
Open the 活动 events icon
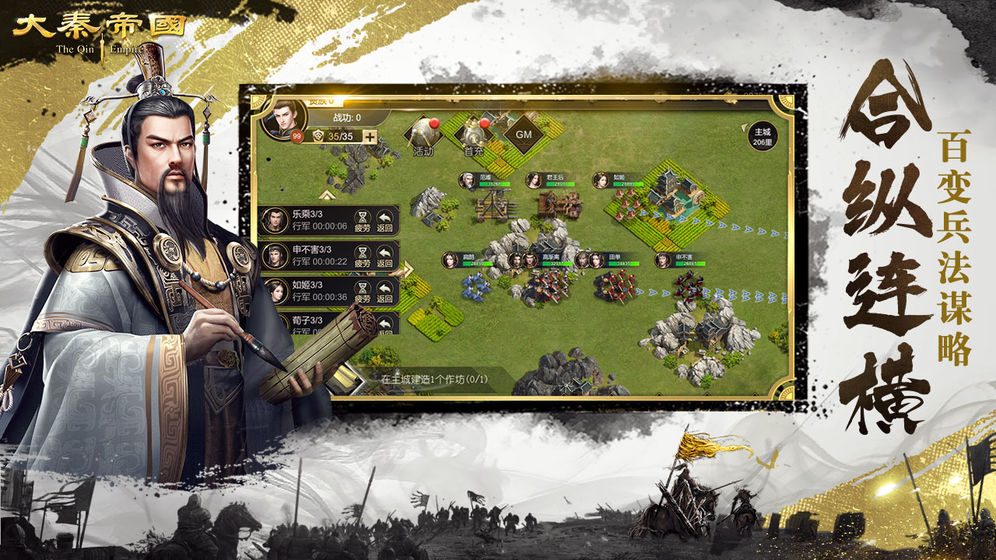coord(423,137)
